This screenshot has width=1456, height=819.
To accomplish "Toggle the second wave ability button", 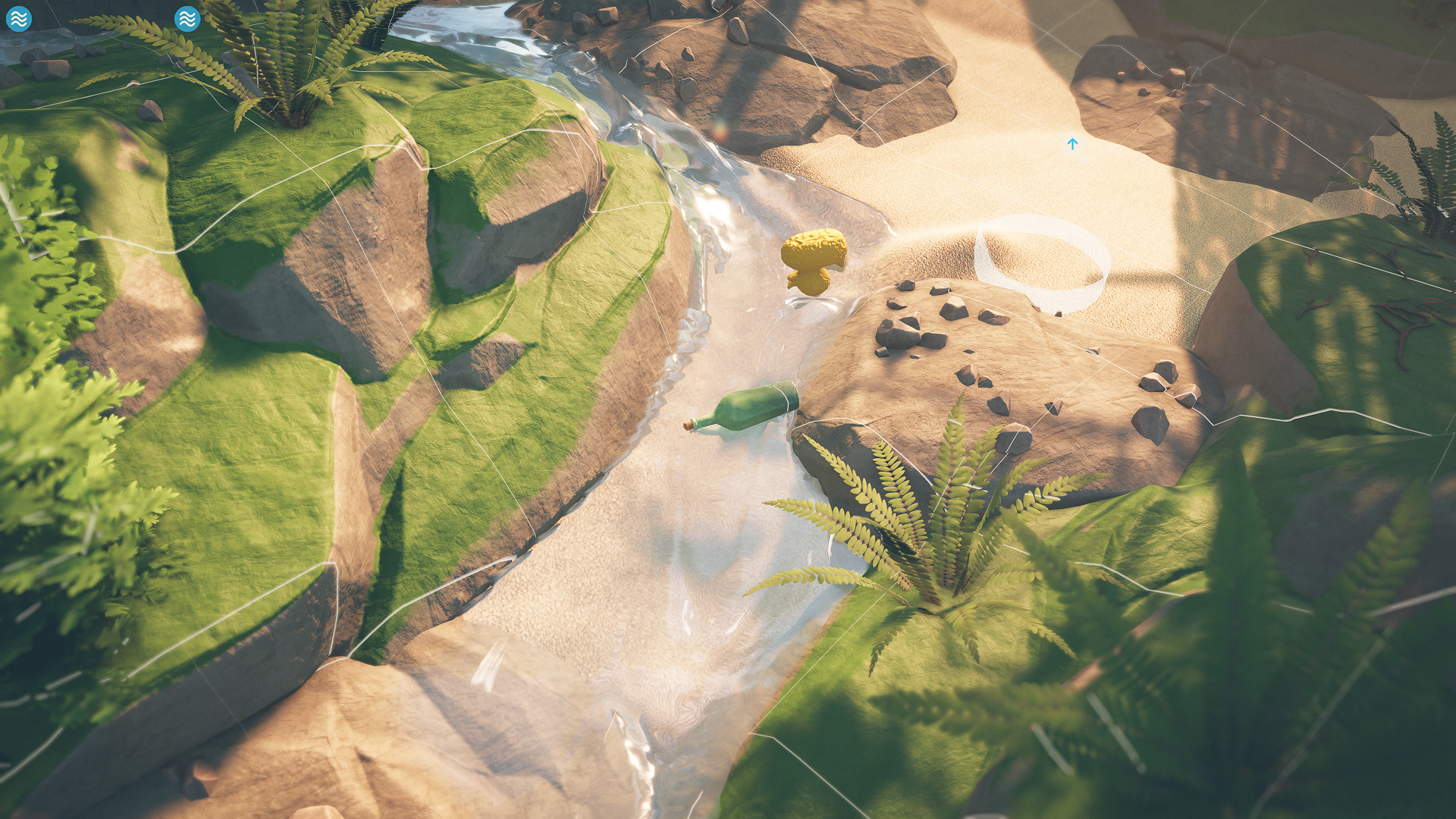I will [x=187, y=18].
